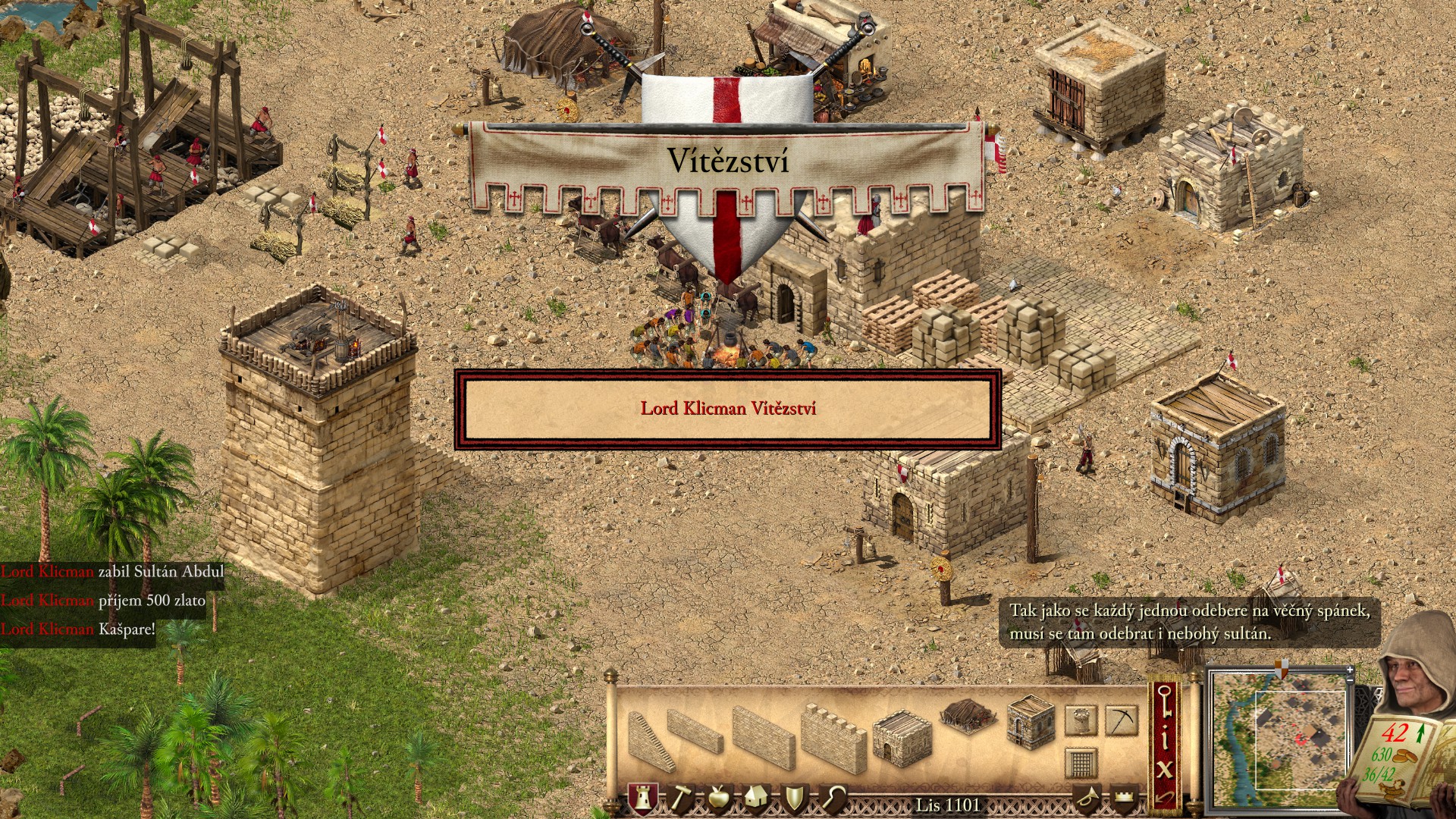Switch to the castle buildings tab
The height and width of the screenshot is (819, 1456).
coord(642,798)
